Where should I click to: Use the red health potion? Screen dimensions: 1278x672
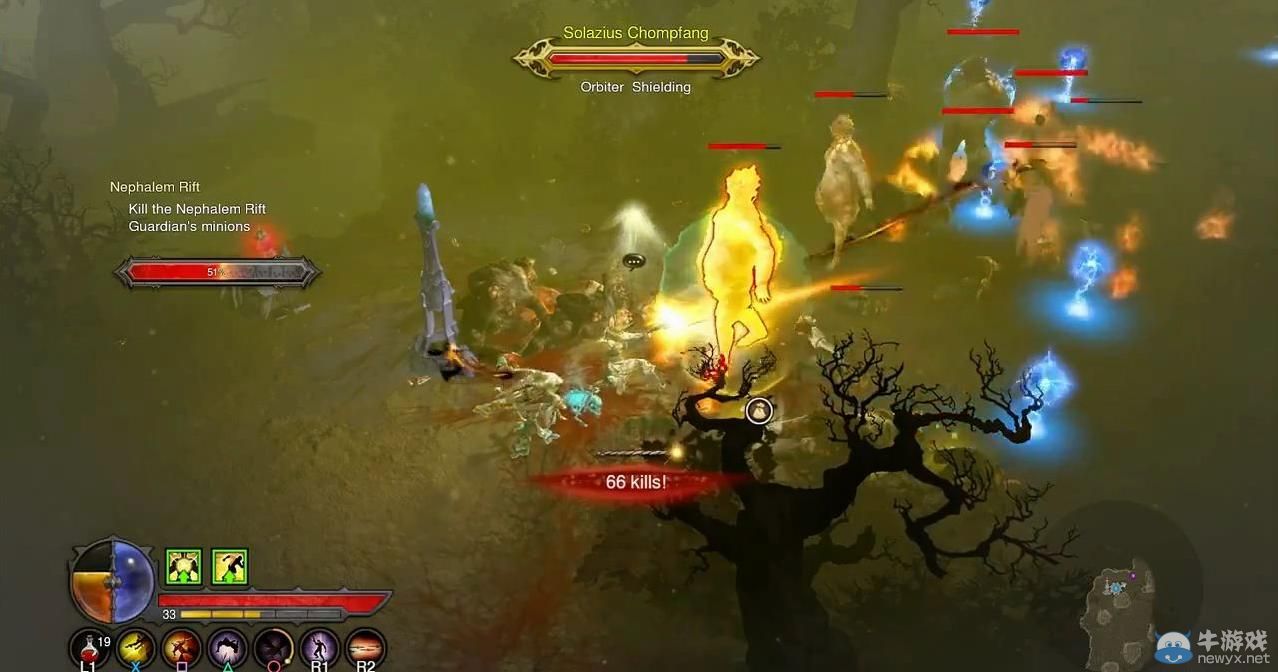[89, 647]
